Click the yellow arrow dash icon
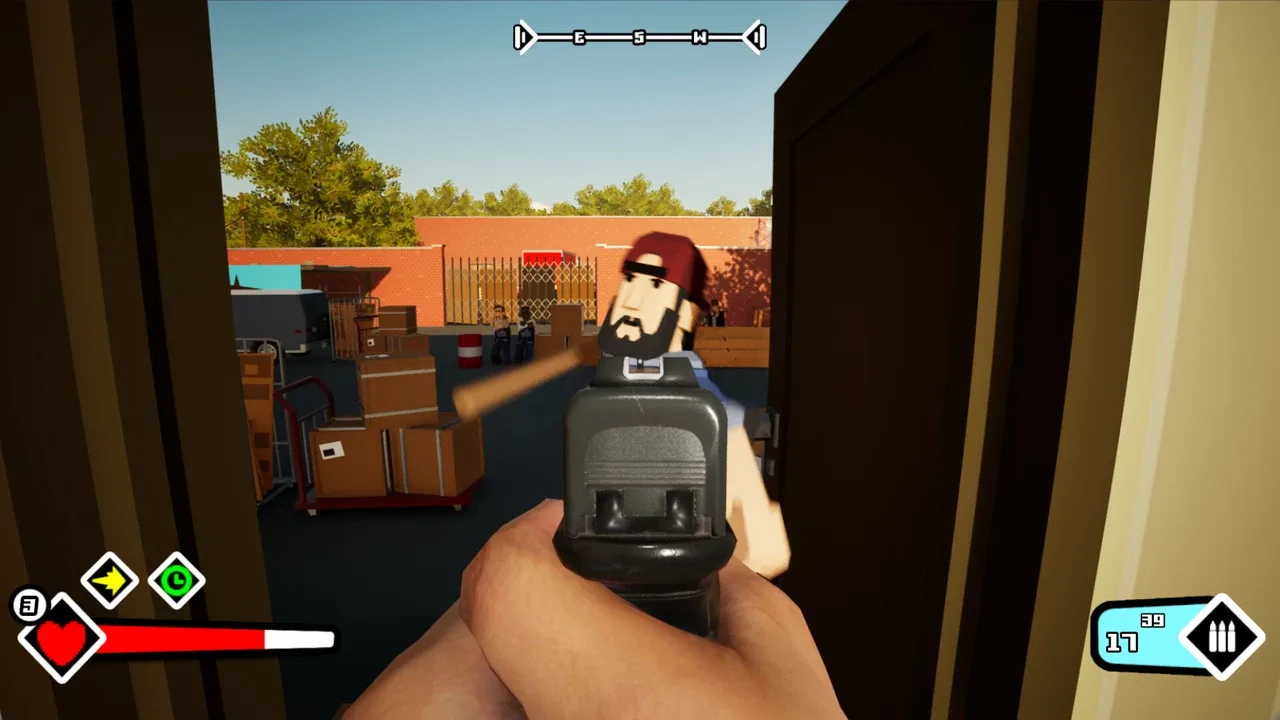The height and width of the screenshot is (720, 1280). point(109,580)
